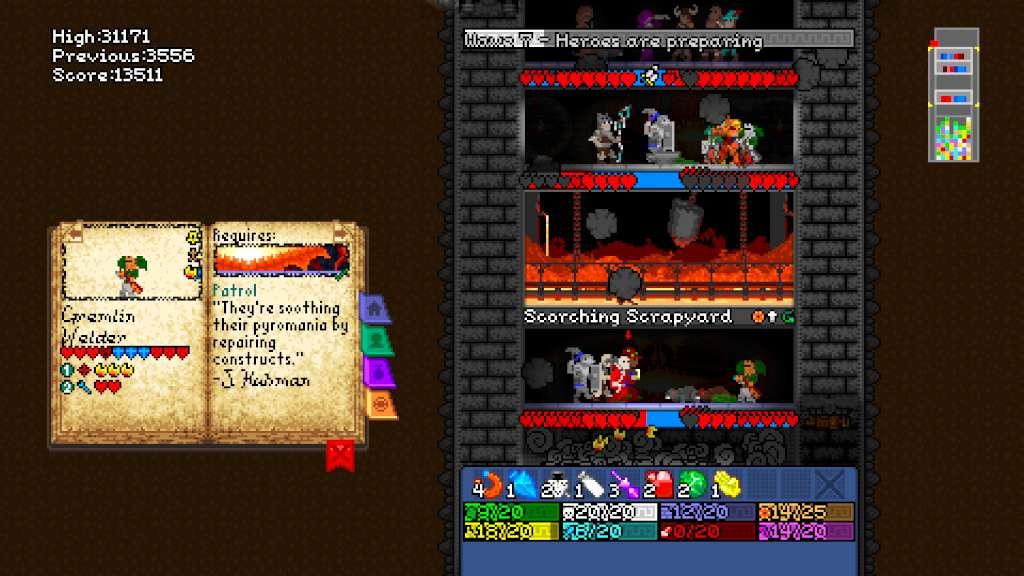Image resolution: width=1024 pixels, height=576 pixels.
Task: Turn the book to the next page
Action: [x=342, y=233]
